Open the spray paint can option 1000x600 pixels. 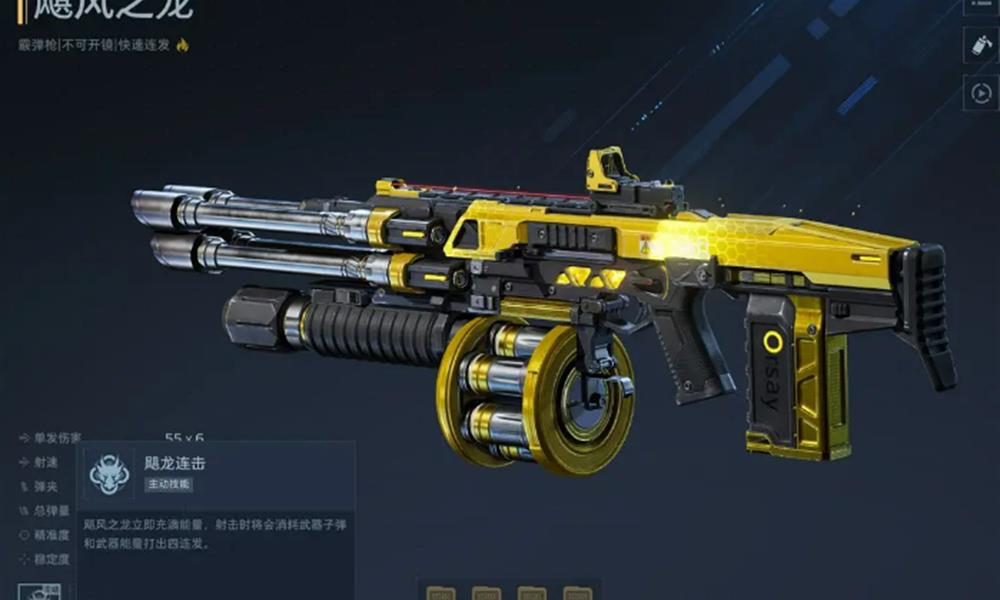pos(979,44)
